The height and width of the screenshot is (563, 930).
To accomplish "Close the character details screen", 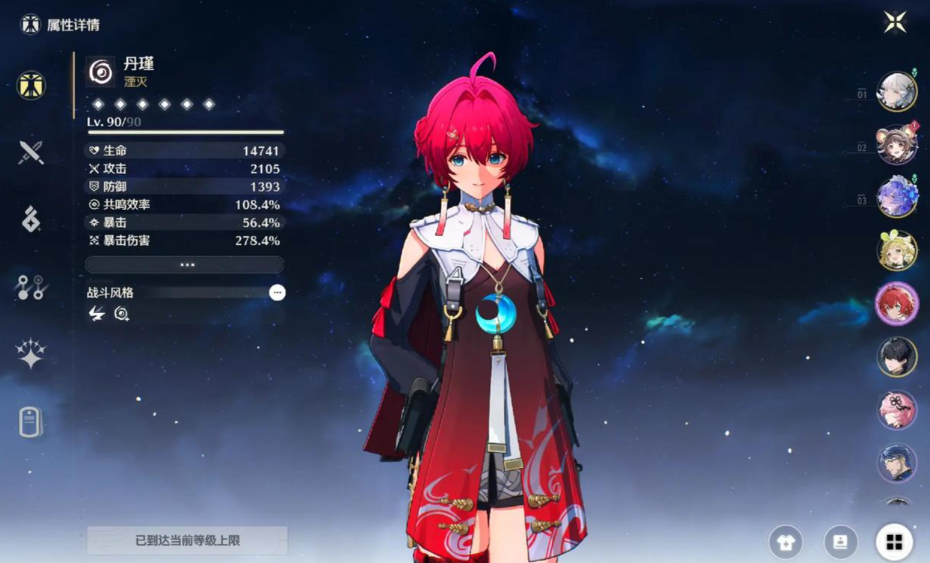I will point(895,22).
